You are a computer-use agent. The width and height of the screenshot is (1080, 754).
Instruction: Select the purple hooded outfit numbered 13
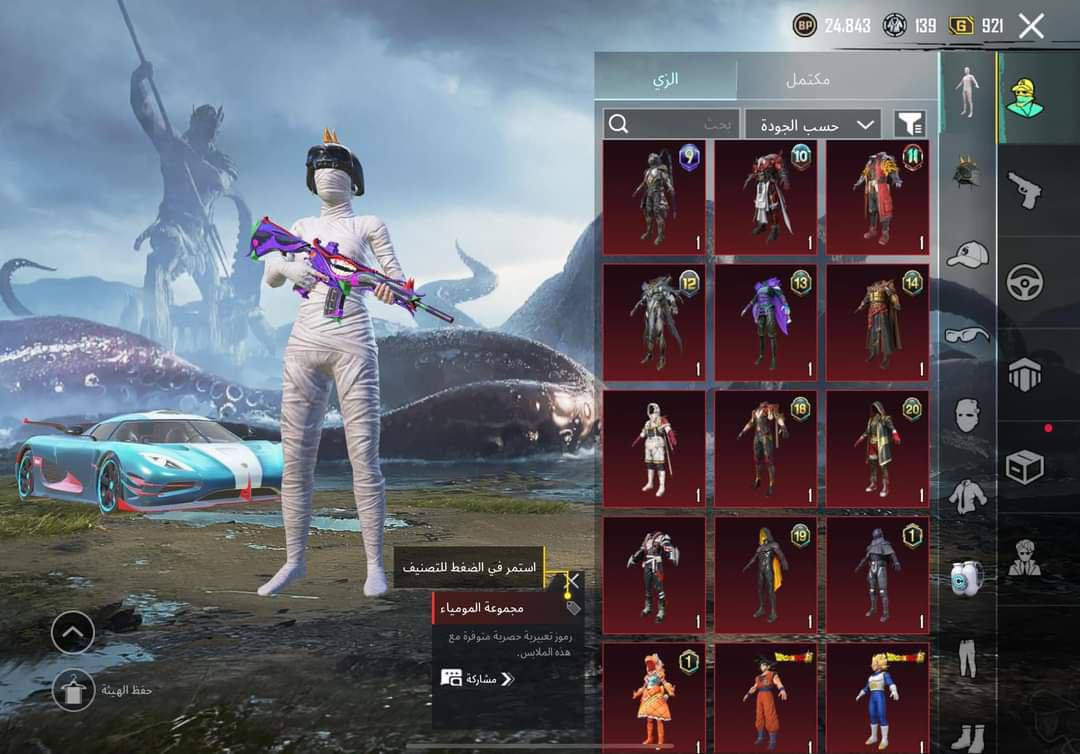point(765,323)
